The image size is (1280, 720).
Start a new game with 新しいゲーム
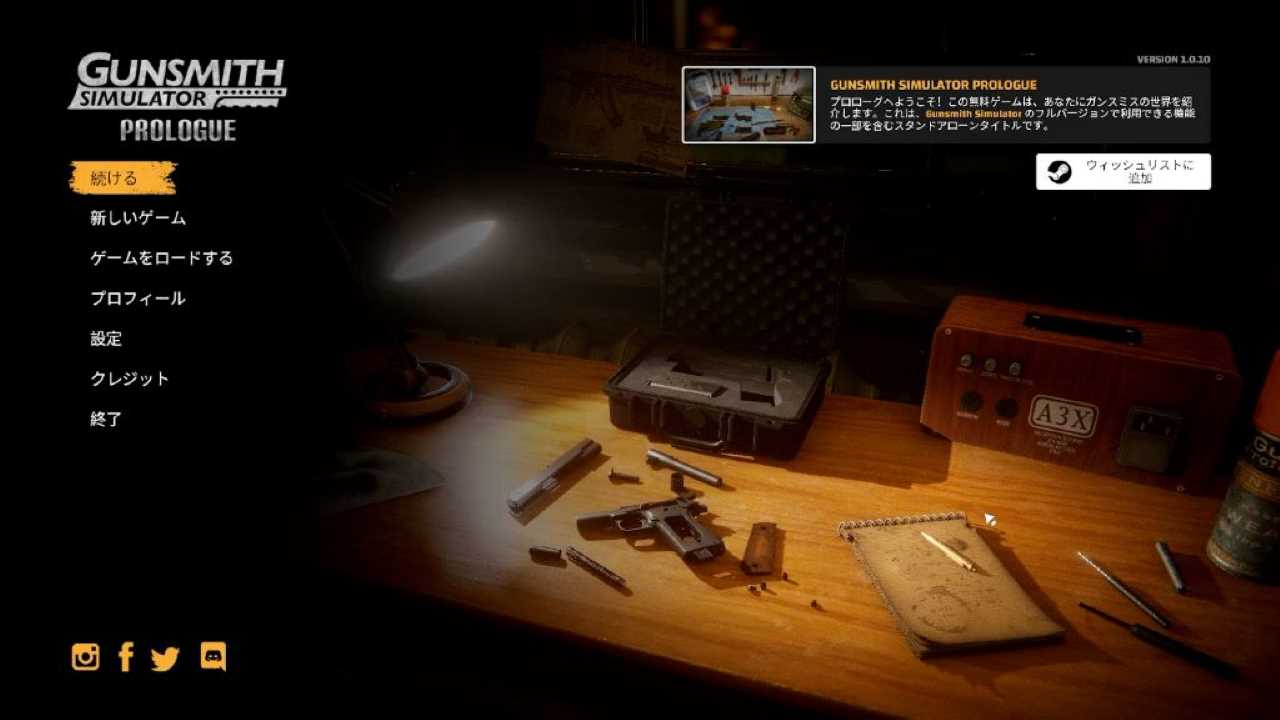(x=138, y=218)
